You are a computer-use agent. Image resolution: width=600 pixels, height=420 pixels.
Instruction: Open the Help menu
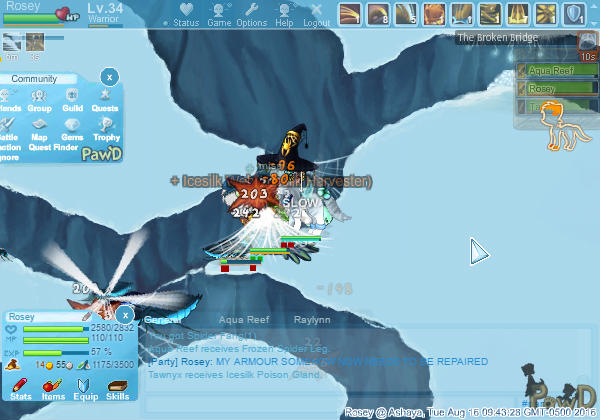284,15
